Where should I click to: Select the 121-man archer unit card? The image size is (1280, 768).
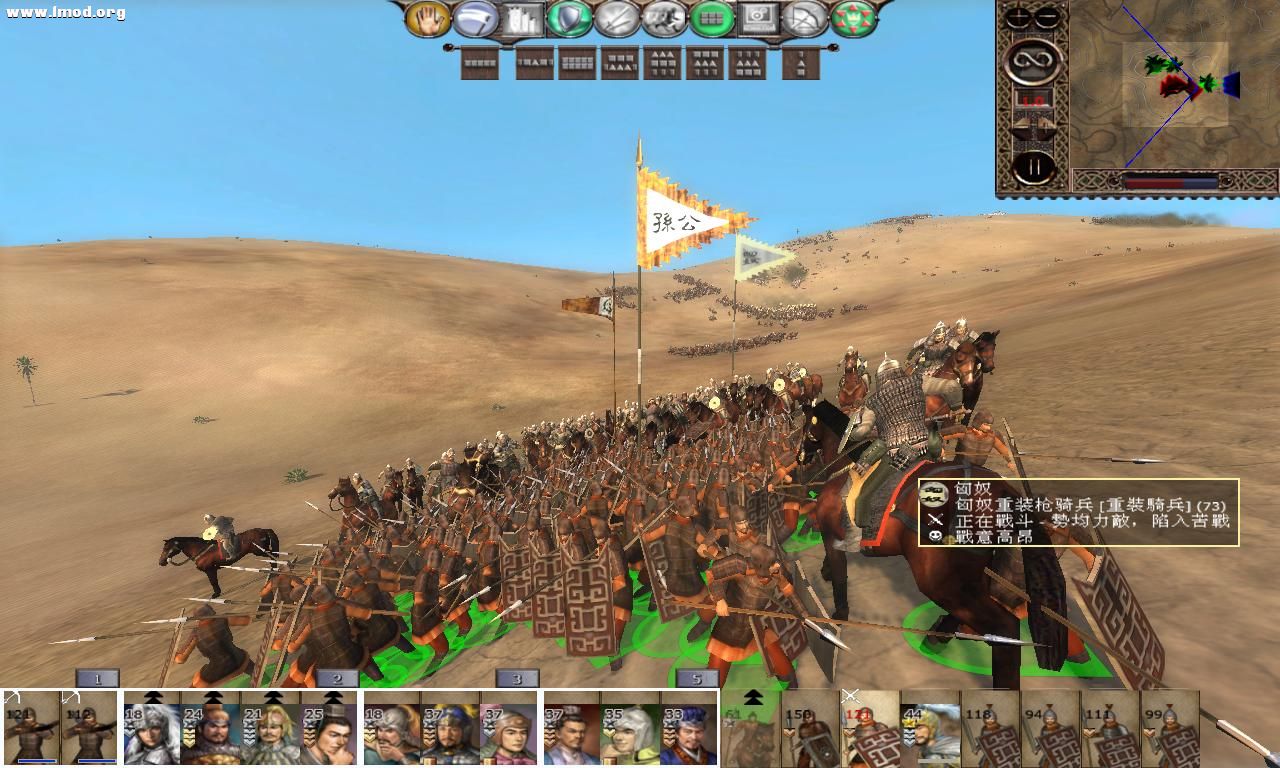pyautogui.click(x=32, y=730)
